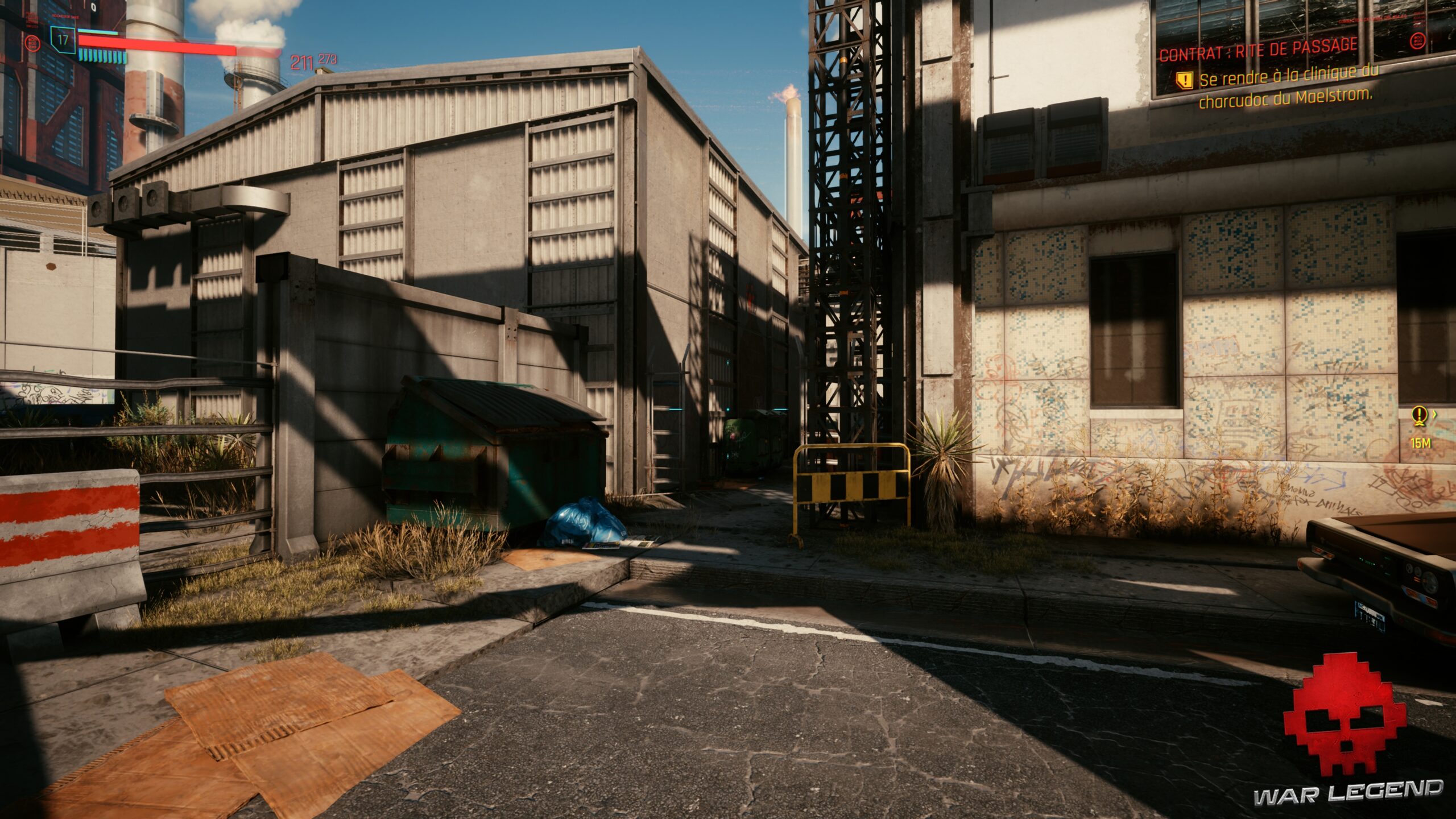Select the level 17 badge
Viewport: 1456px width, 819px height.
tap(63, 41)
